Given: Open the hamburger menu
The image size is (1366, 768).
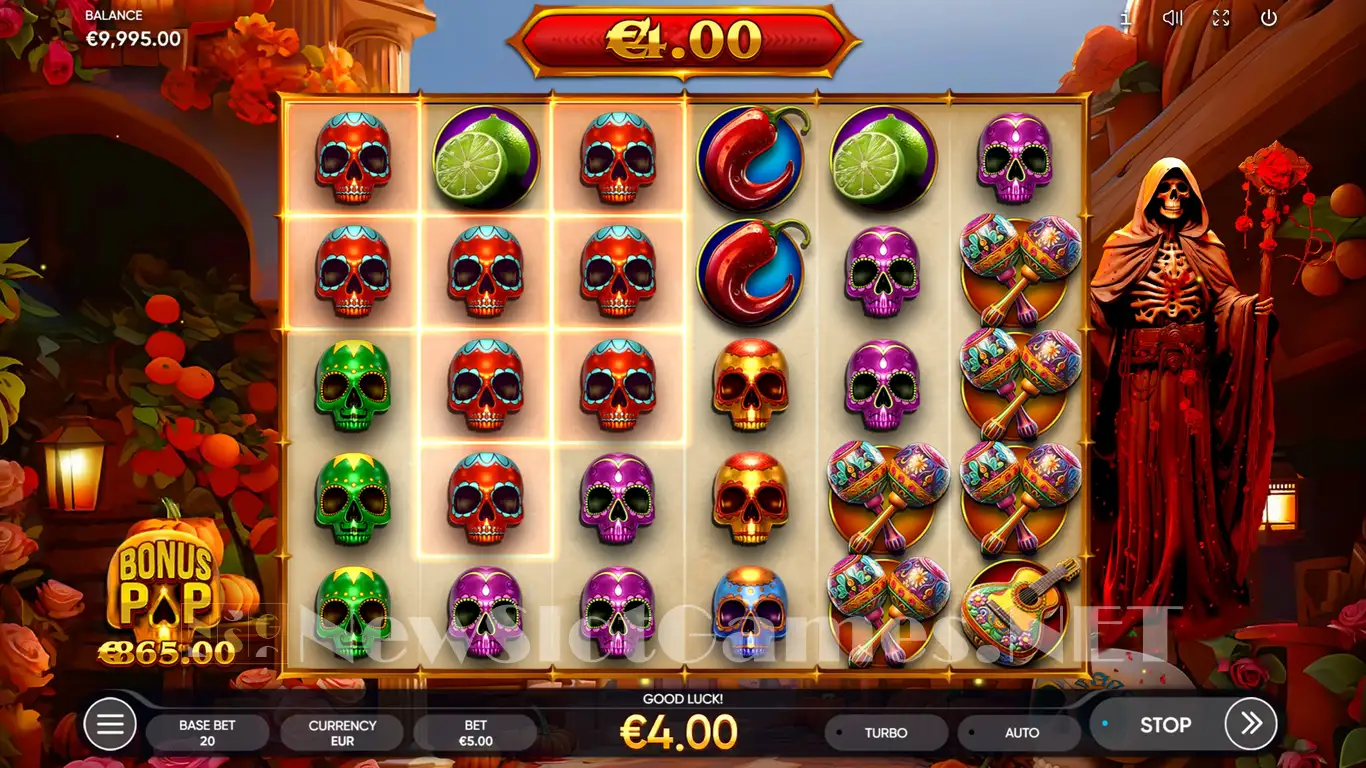Looking at the screenshot, I should point(110,724).
